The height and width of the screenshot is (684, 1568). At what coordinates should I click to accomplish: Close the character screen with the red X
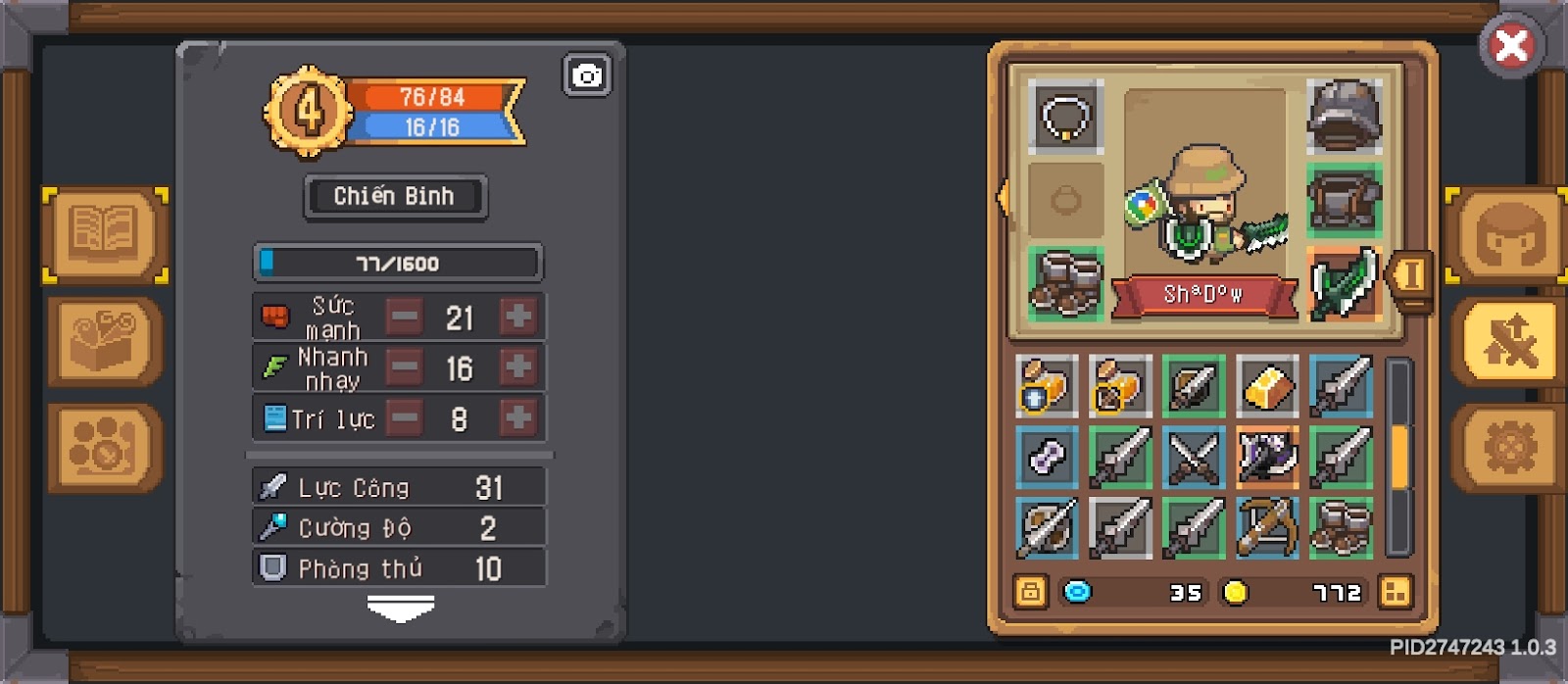coord(1511,45)
